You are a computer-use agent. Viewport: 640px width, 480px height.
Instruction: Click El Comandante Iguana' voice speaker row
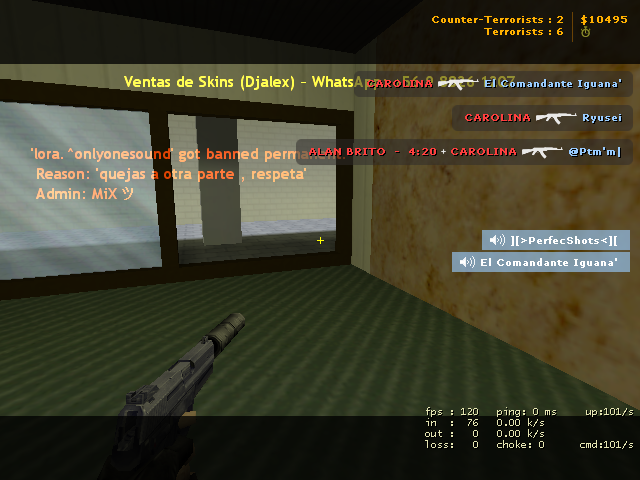[x=541, y=262]
